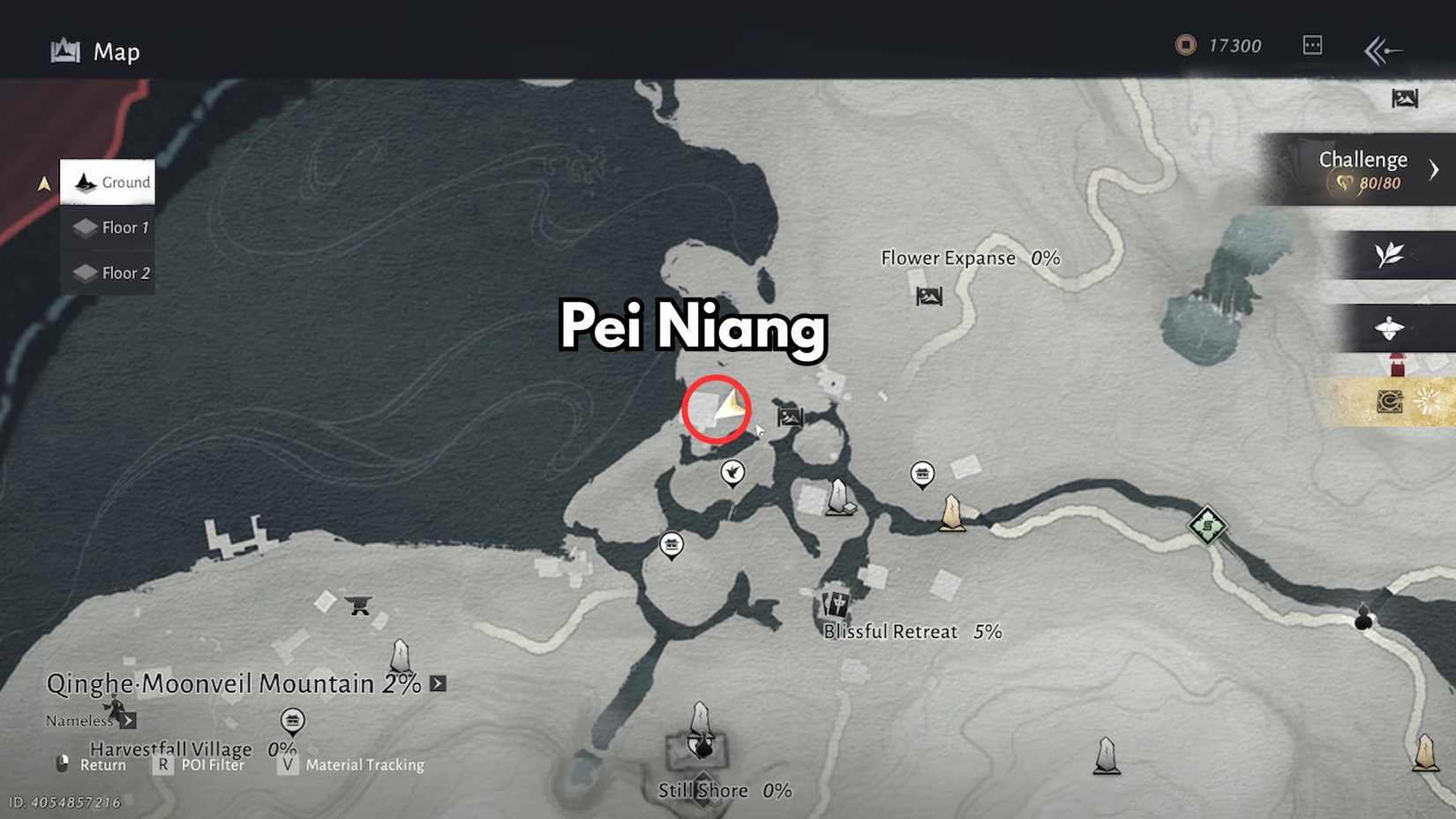The height and width of the screenshot is (819, 1456).
Task: Expand the Nameless entry chevron
Action: pos(127,720)
